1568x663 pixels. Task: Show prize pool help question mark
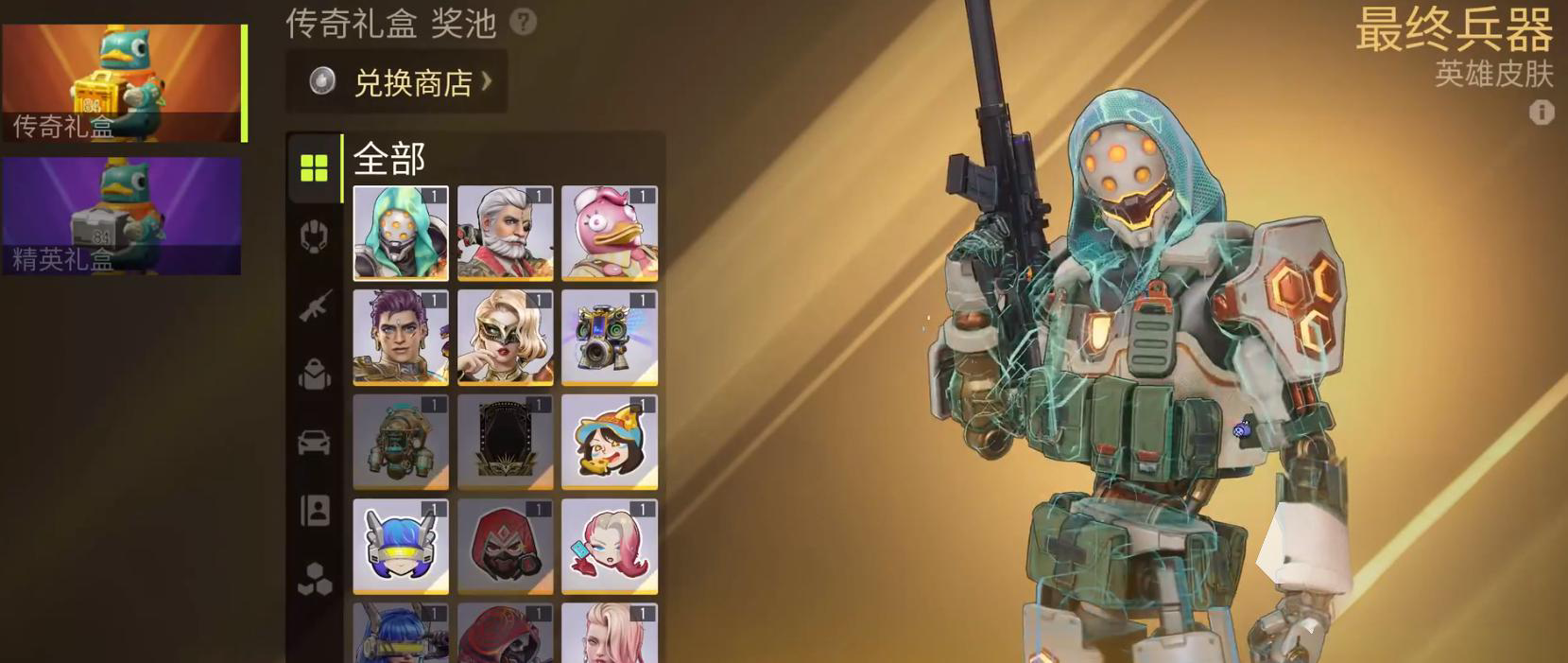[x=523, y=22]
